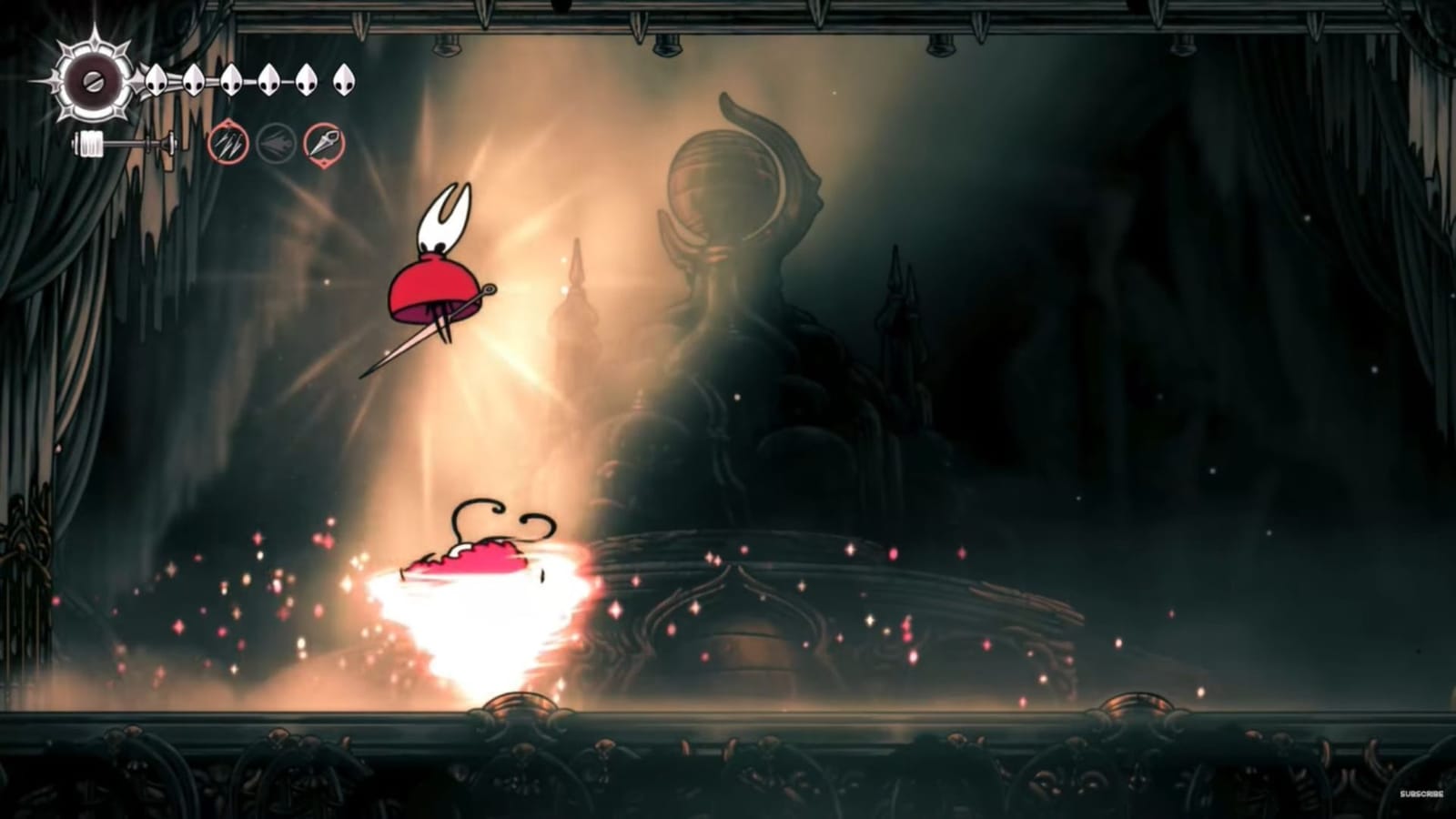
Task: Select the first white mask health icon
Action: click(x=157, y=80)
